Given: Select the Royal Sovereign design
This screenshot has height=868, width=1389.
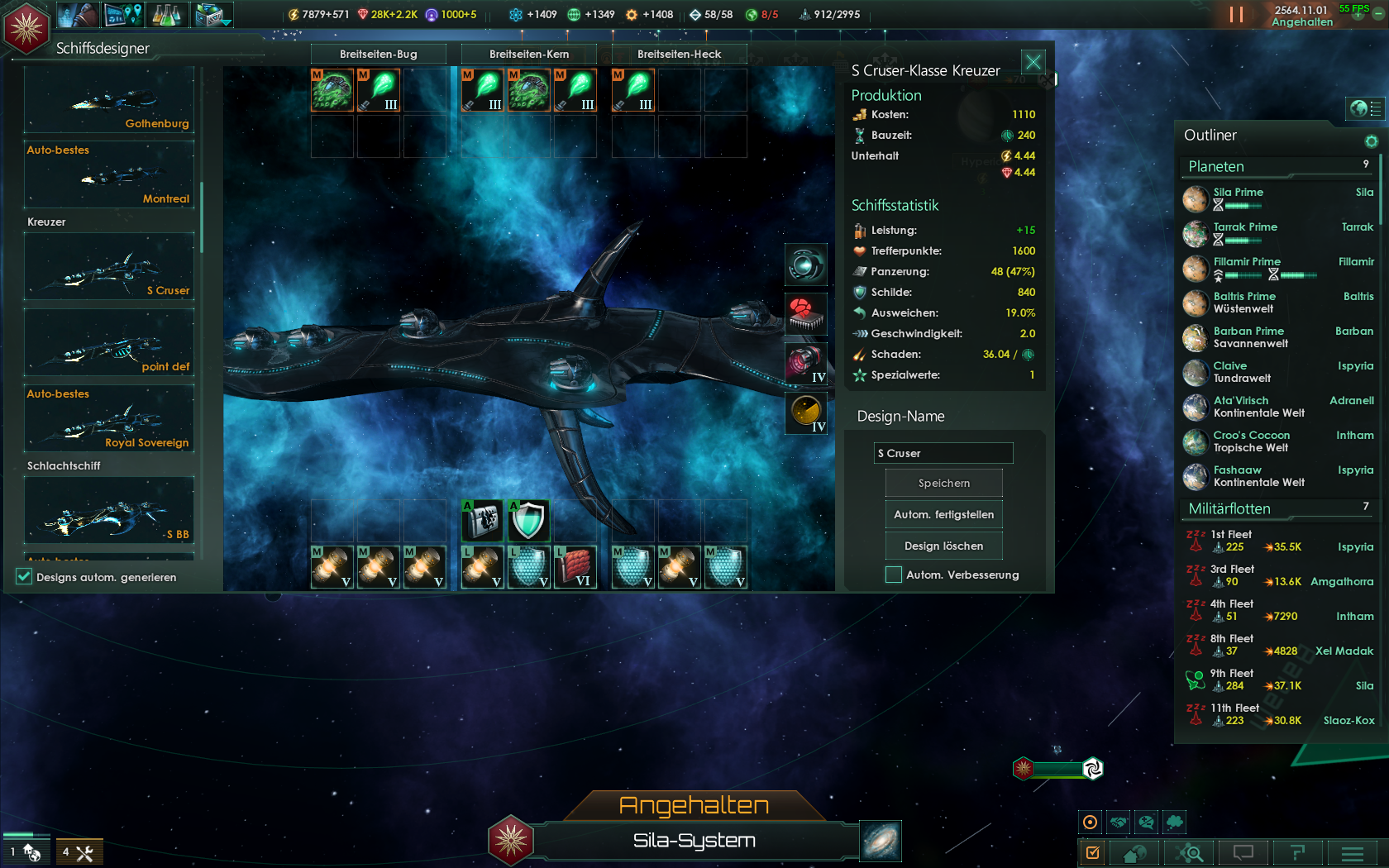Looking at the screenshot, I should pos(109,420).
